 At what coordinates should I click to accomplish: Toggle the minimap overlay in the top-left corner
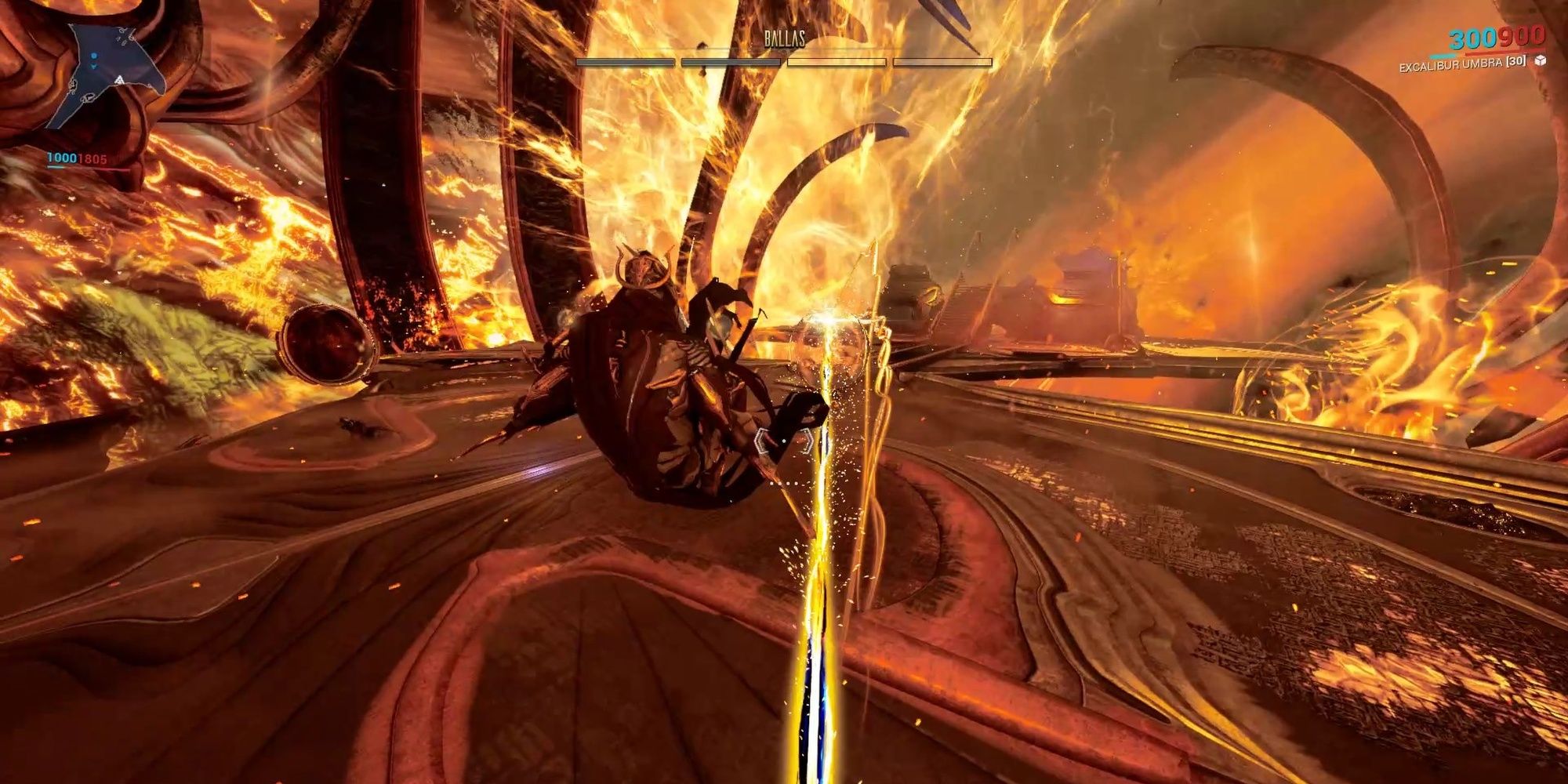click(102, 71)
